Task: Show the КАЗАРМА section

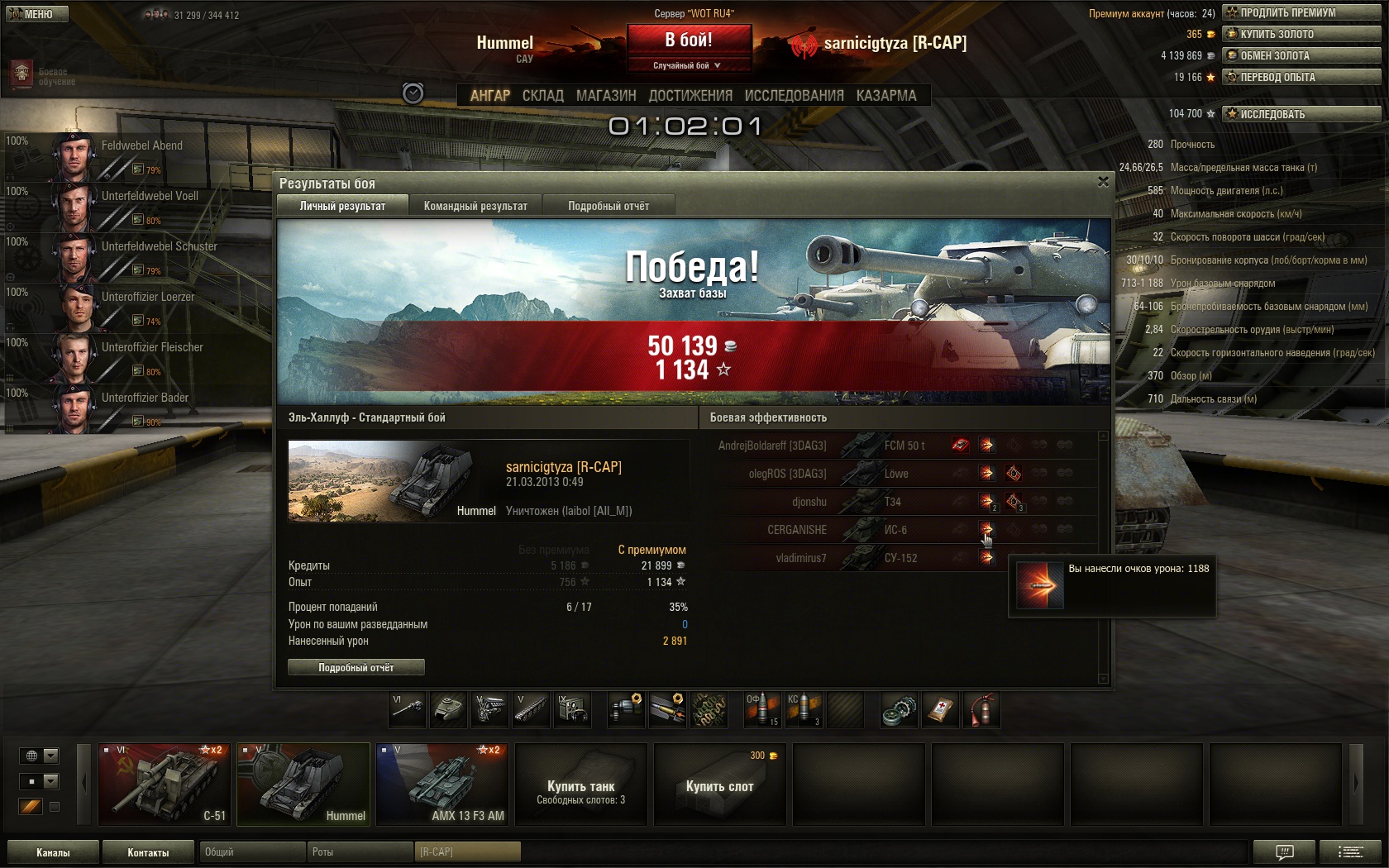Action: coord(886,96)
